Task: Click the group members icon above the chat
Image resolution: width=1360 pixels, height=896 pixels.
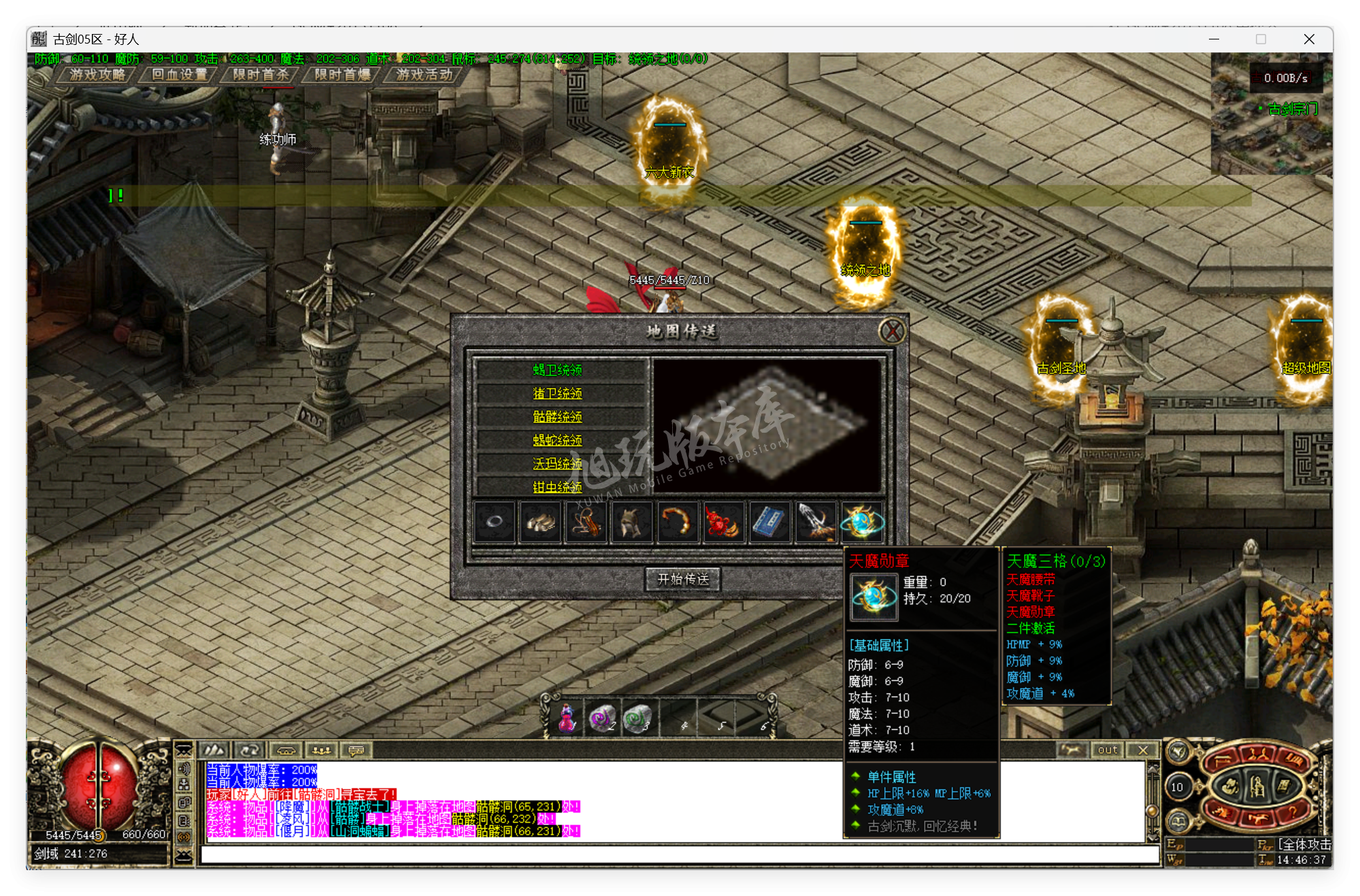Action: (322, 750)
